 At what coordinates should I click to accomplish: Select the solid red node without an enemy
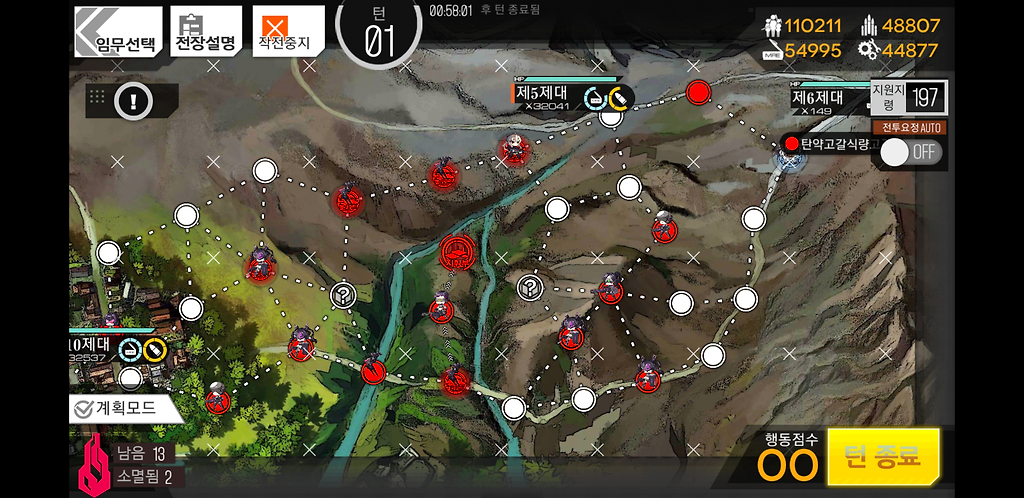698,93
